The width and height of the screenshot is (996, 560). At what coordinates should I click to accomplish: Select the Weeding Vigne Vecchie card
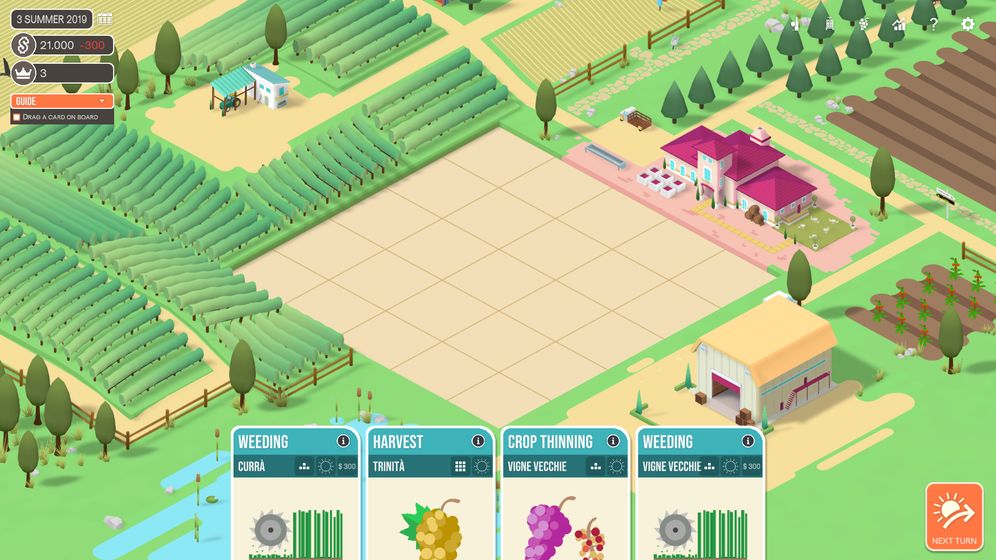pos(700,510)
